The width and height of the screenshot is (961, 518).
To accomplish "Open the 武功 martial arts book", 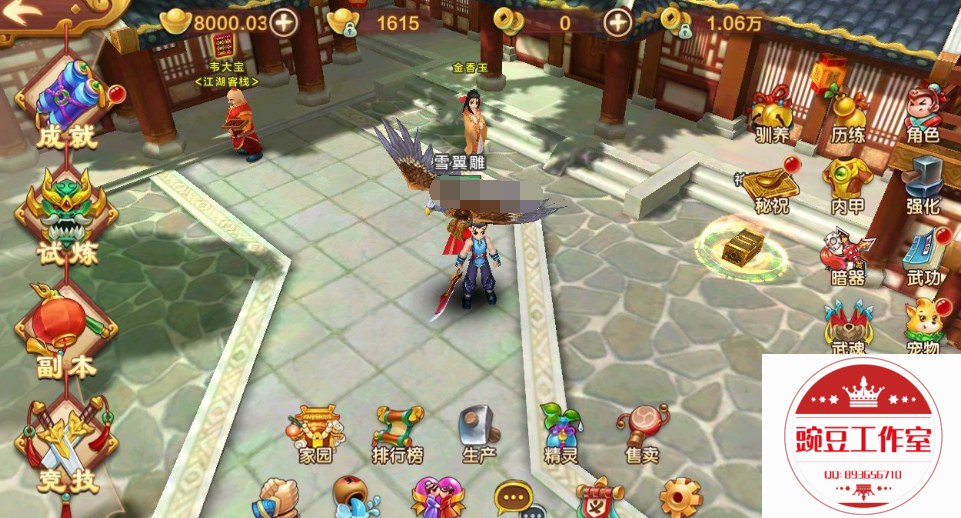I will 922,257.
